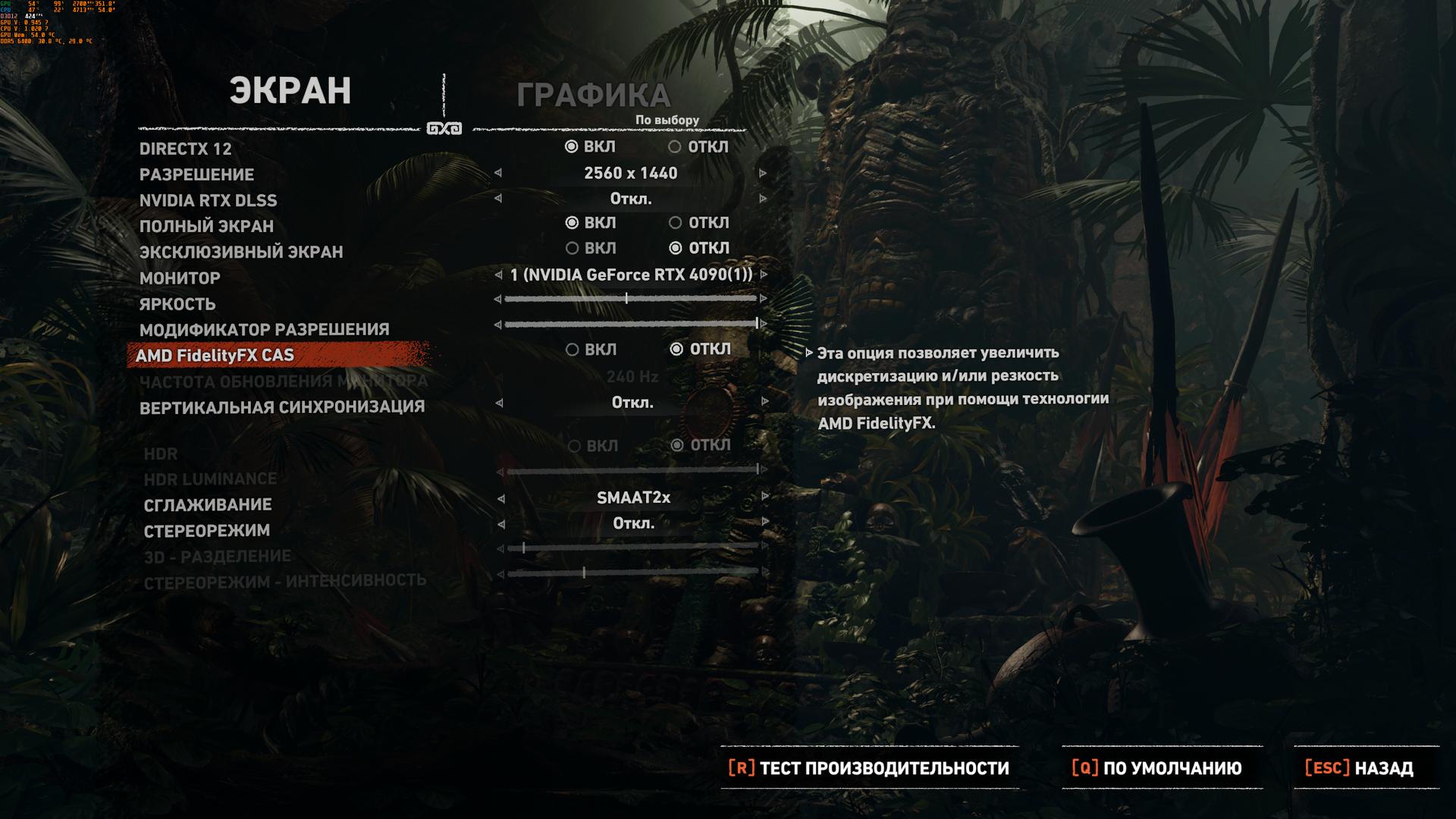
Task: Click the МОДИФИКАТОР РАЗРЕШЕНИЯ slider bar
Action: tap(630, 325)
